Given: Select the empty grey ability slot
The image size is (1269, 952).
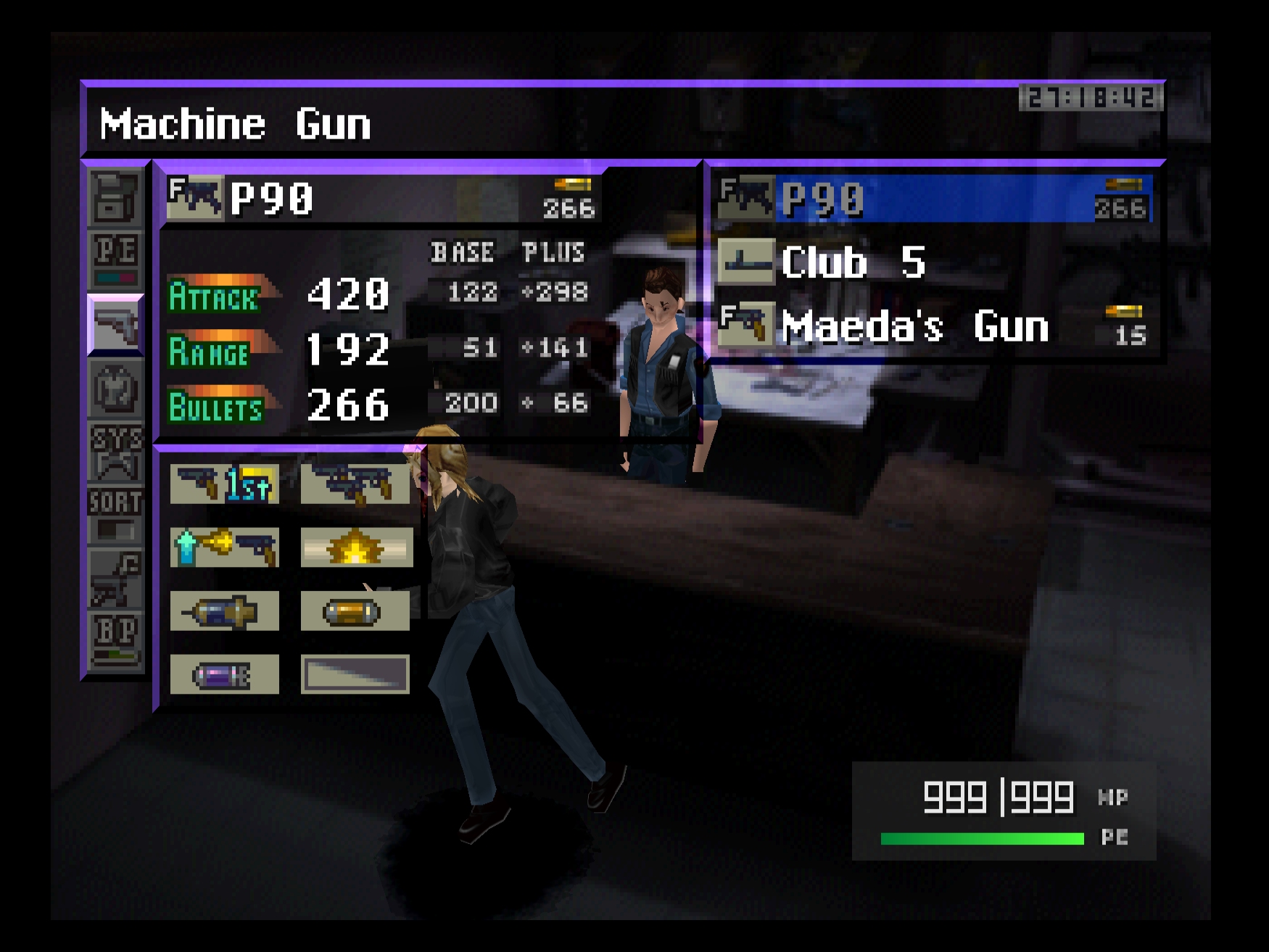Looking at the screenshot, I should pos(355,674).
